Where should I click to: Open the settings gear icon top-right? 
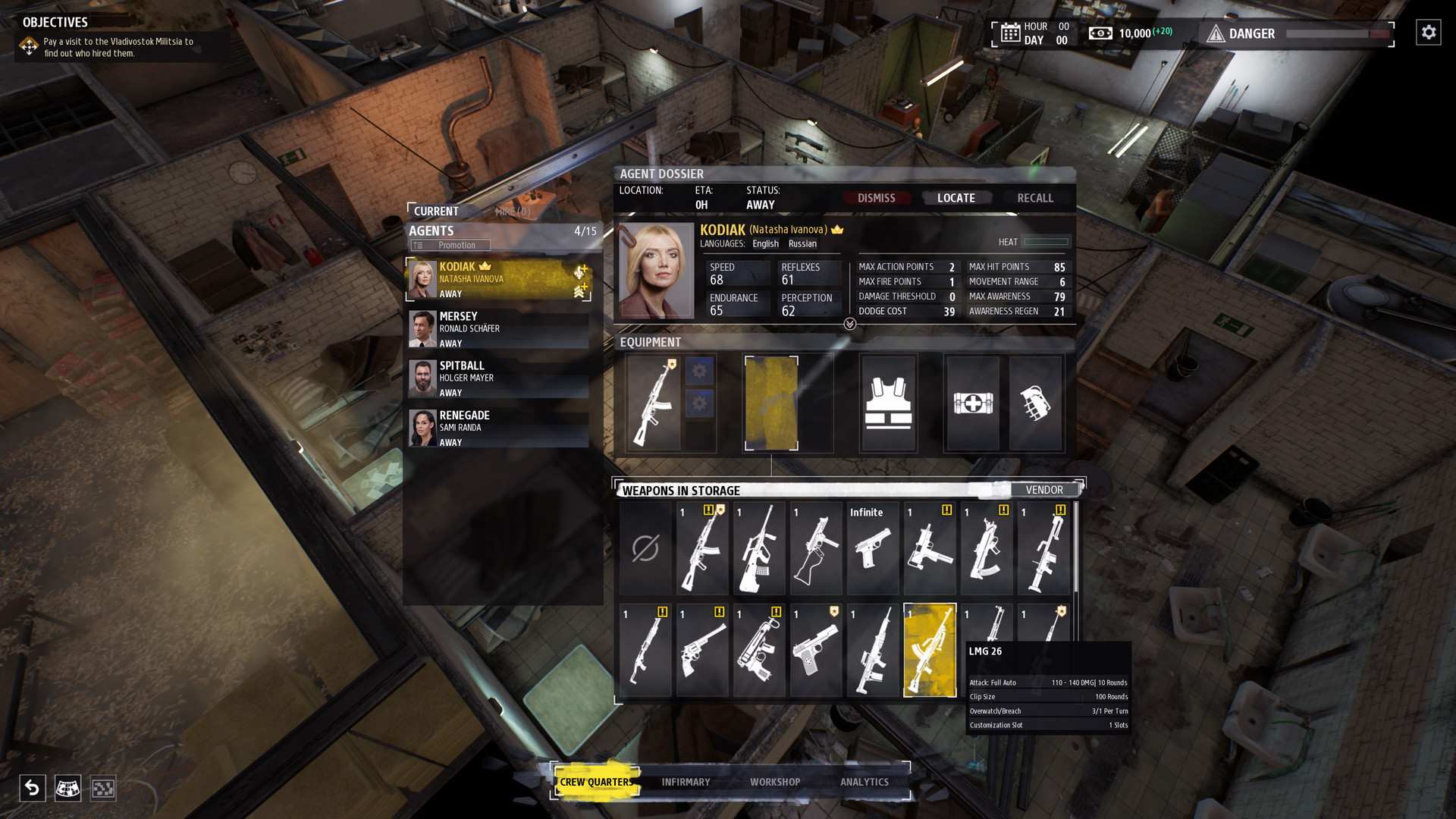1427,32
